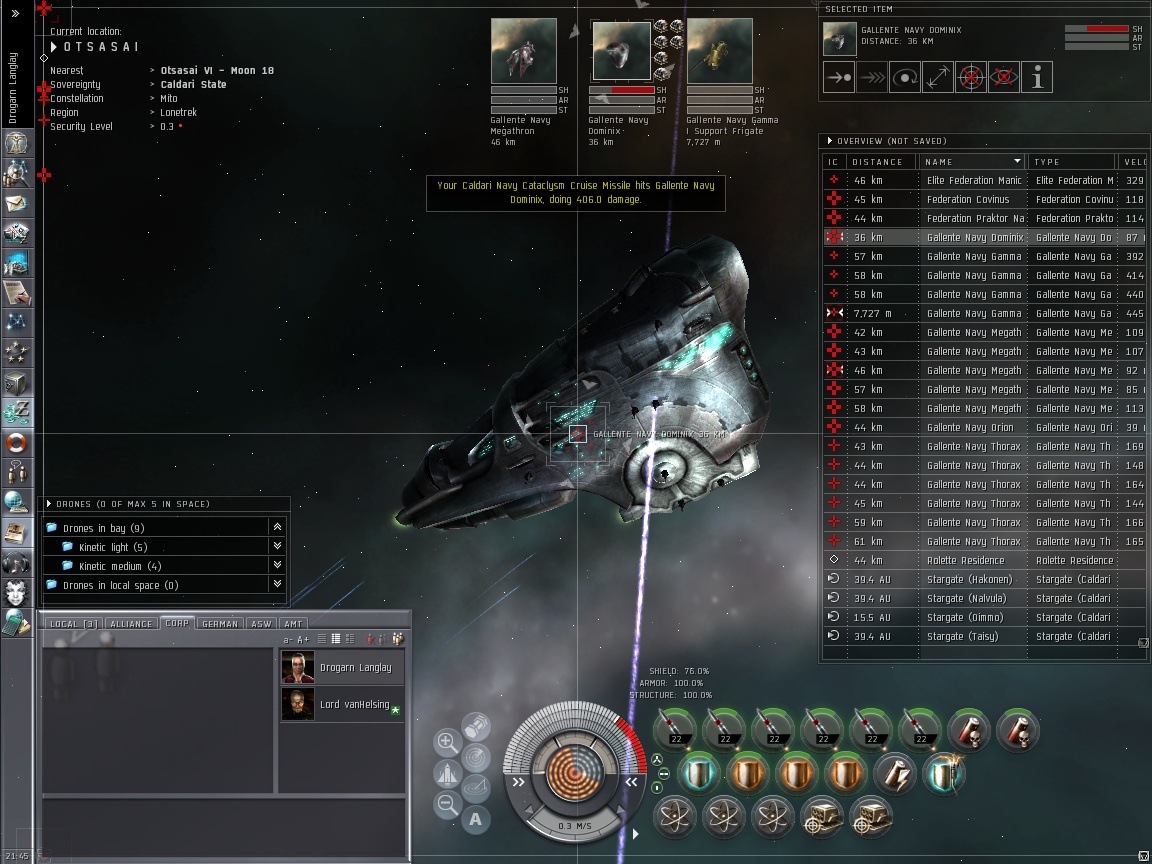Image resolution: width=1152 pixels, height=864 pixels.
Task: Unlock target via crossed-out crosshair button
Action: (x=971, y=77)
